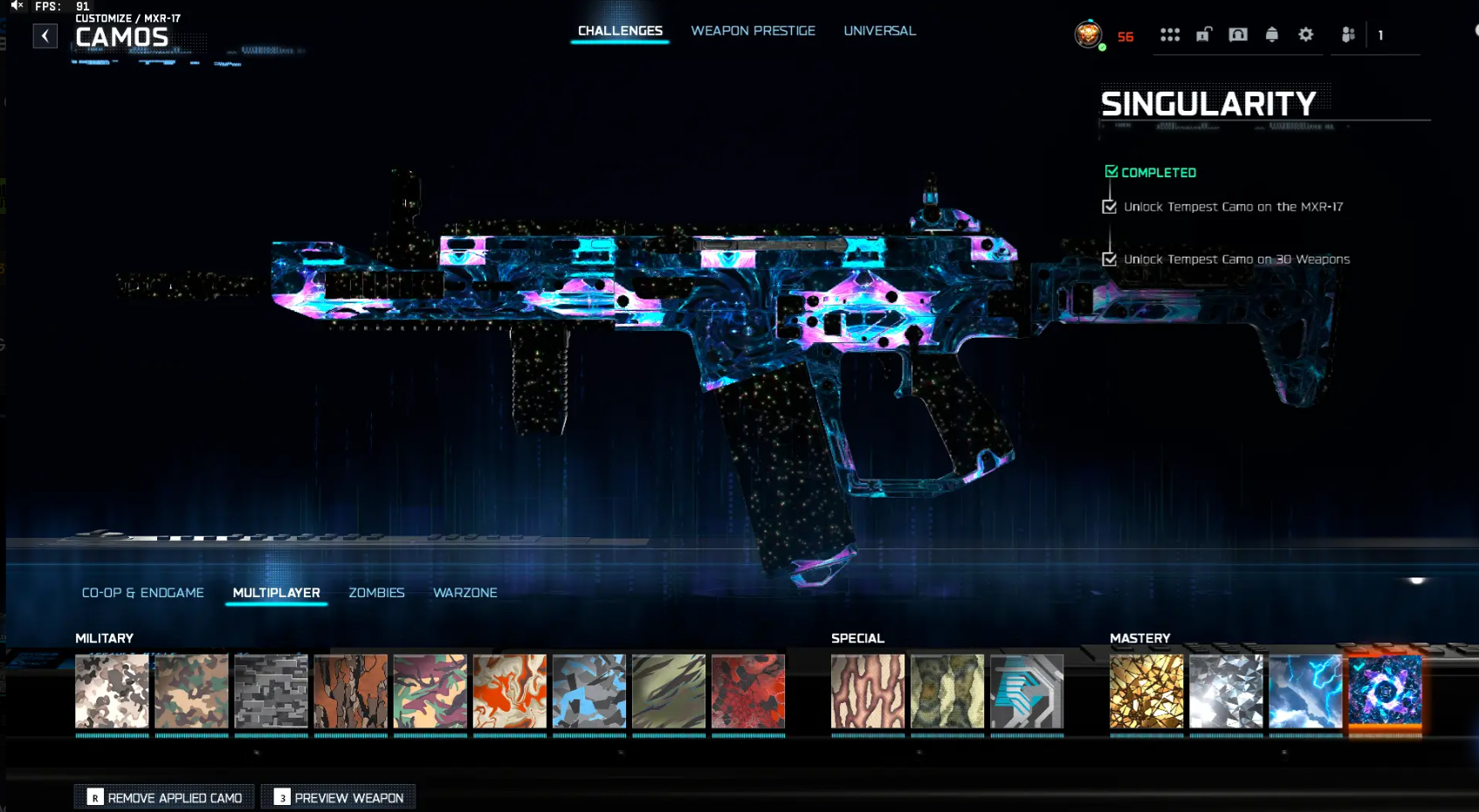Click the unlocked padlock store icon
1479x812 pixels.
point(1204,35)
